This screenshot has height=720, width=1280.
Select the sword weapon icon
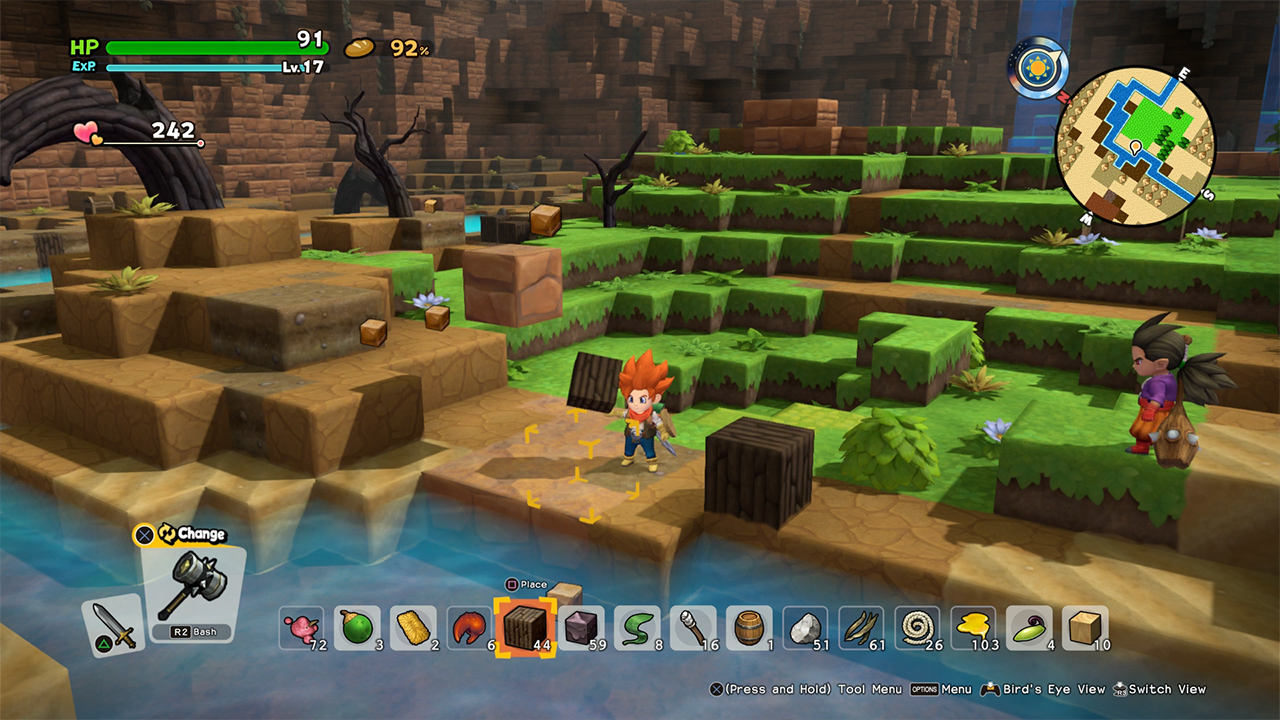tap(111, 623)
